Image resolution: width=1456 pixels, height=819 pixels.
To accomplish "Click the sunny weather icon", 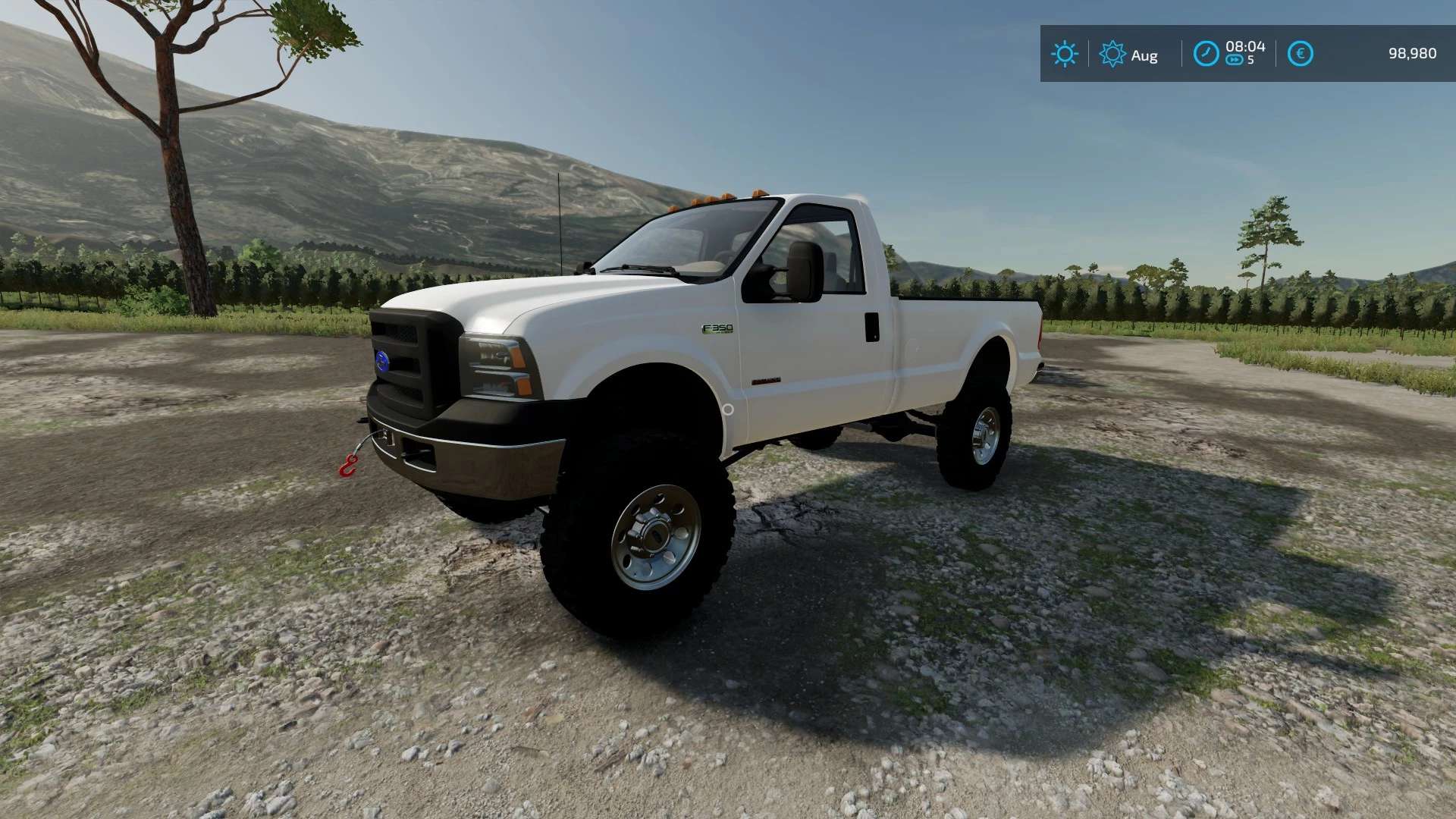I will click(1064, 54).
